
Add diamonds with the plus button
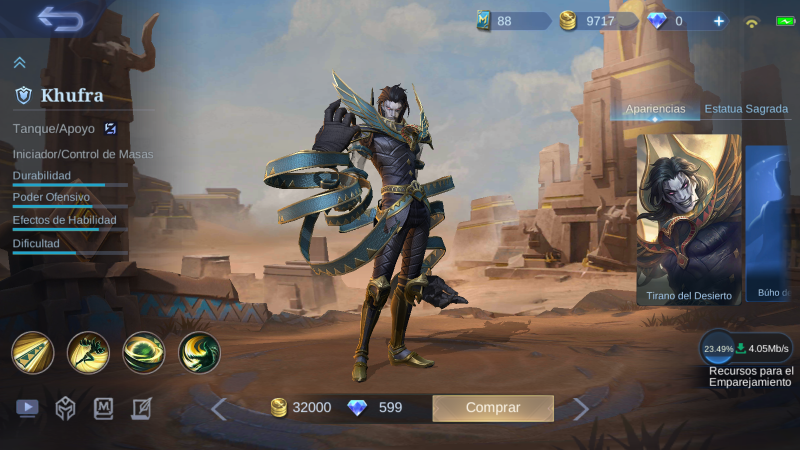click(718, 20)
